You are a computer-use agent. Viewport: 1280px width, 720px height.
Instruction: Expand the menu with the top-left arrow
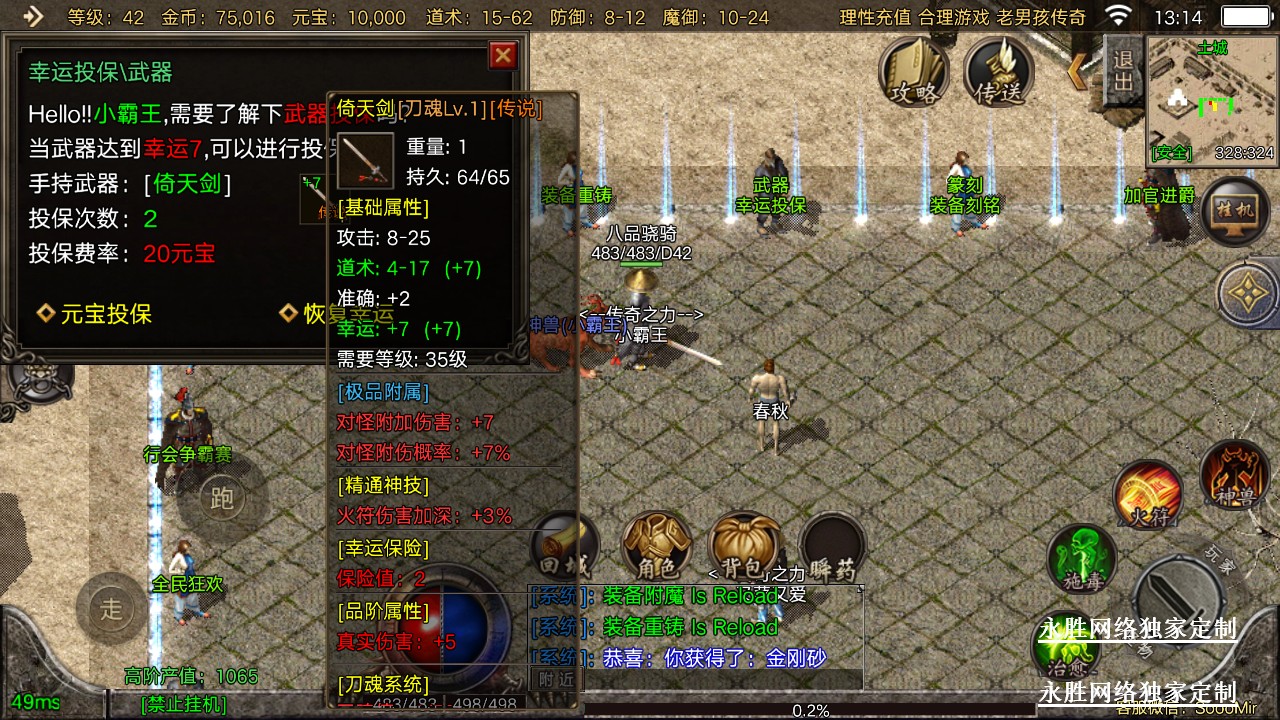[34, 16]
